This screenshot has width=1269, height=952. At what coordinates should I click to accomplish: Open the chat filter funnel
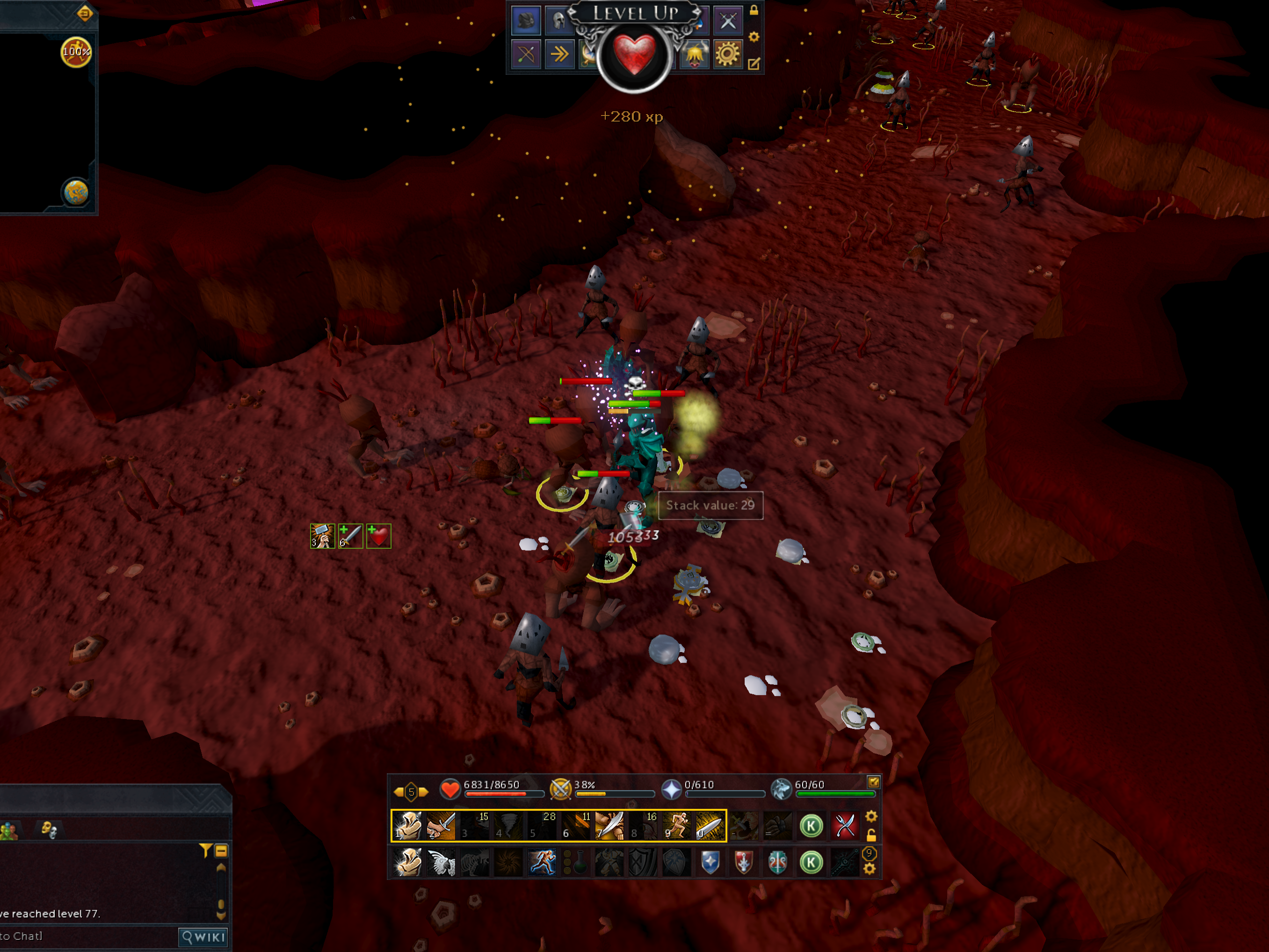click(205, 850)
